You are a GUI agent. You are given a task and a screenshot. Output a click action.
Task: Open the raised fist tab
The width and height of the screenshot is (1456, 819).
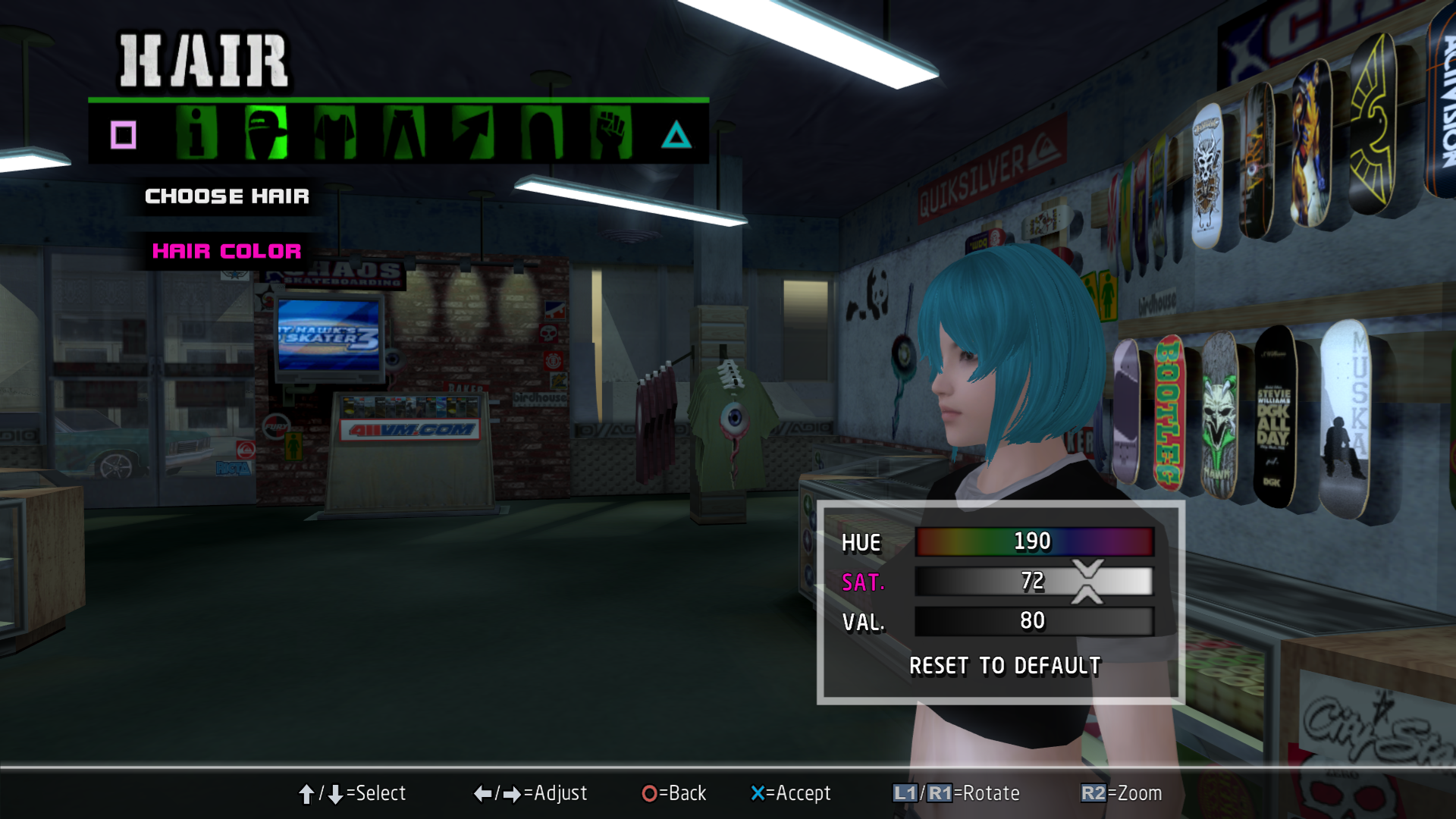[611, 133]
